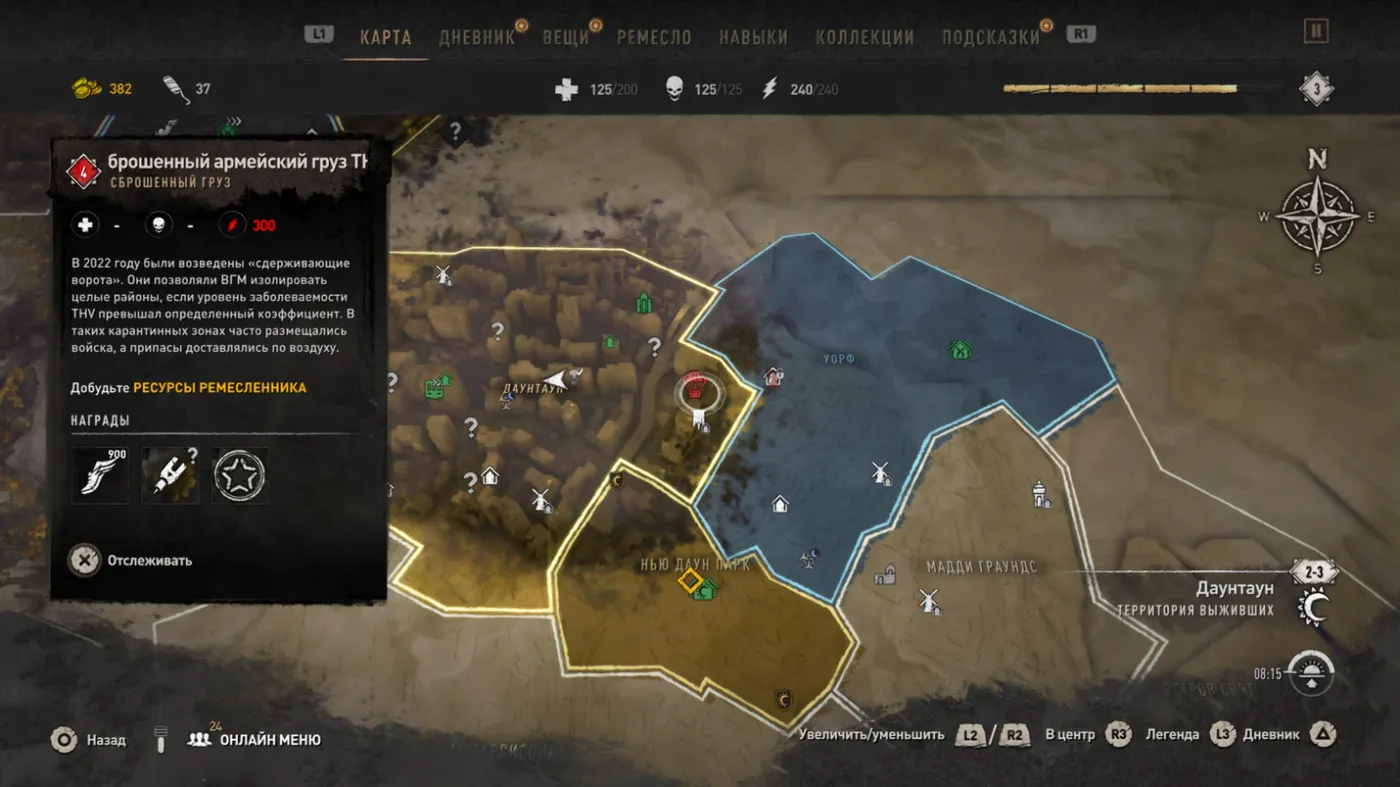
Task: Switch to the Дневник tab
Action: click(477, 38)
